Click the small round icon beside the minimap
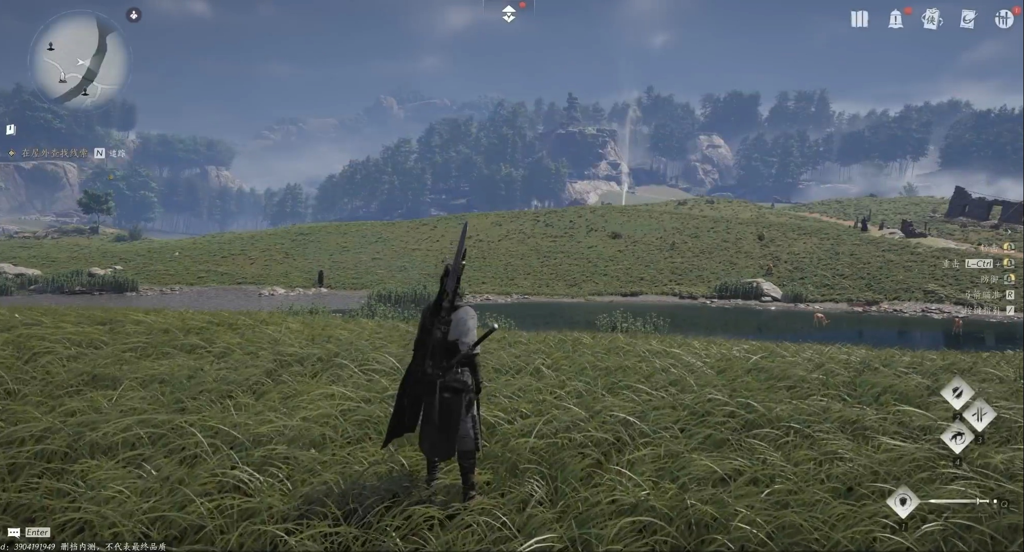1024x552 pixels. pos(134,15)
